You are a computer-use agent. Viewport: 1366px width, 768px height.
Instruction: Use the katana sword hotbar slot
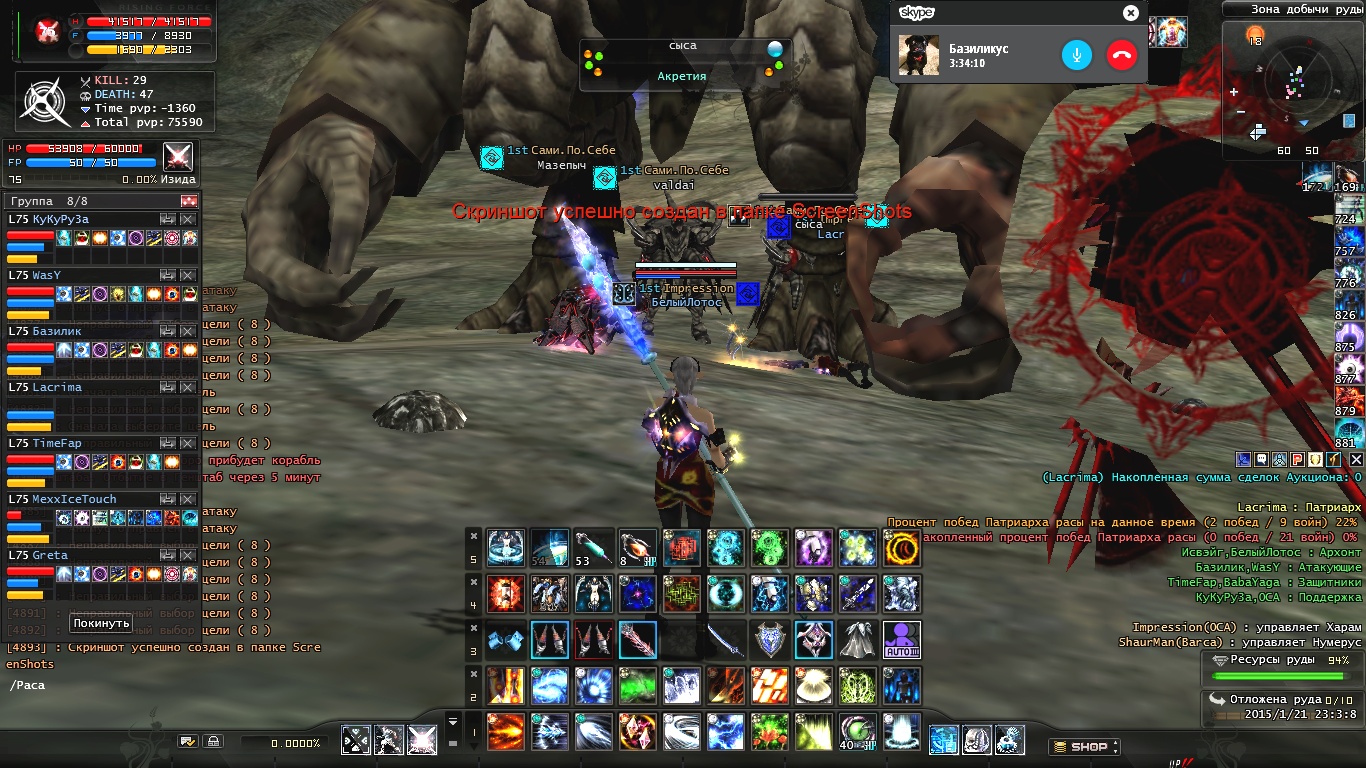[726, 639]
